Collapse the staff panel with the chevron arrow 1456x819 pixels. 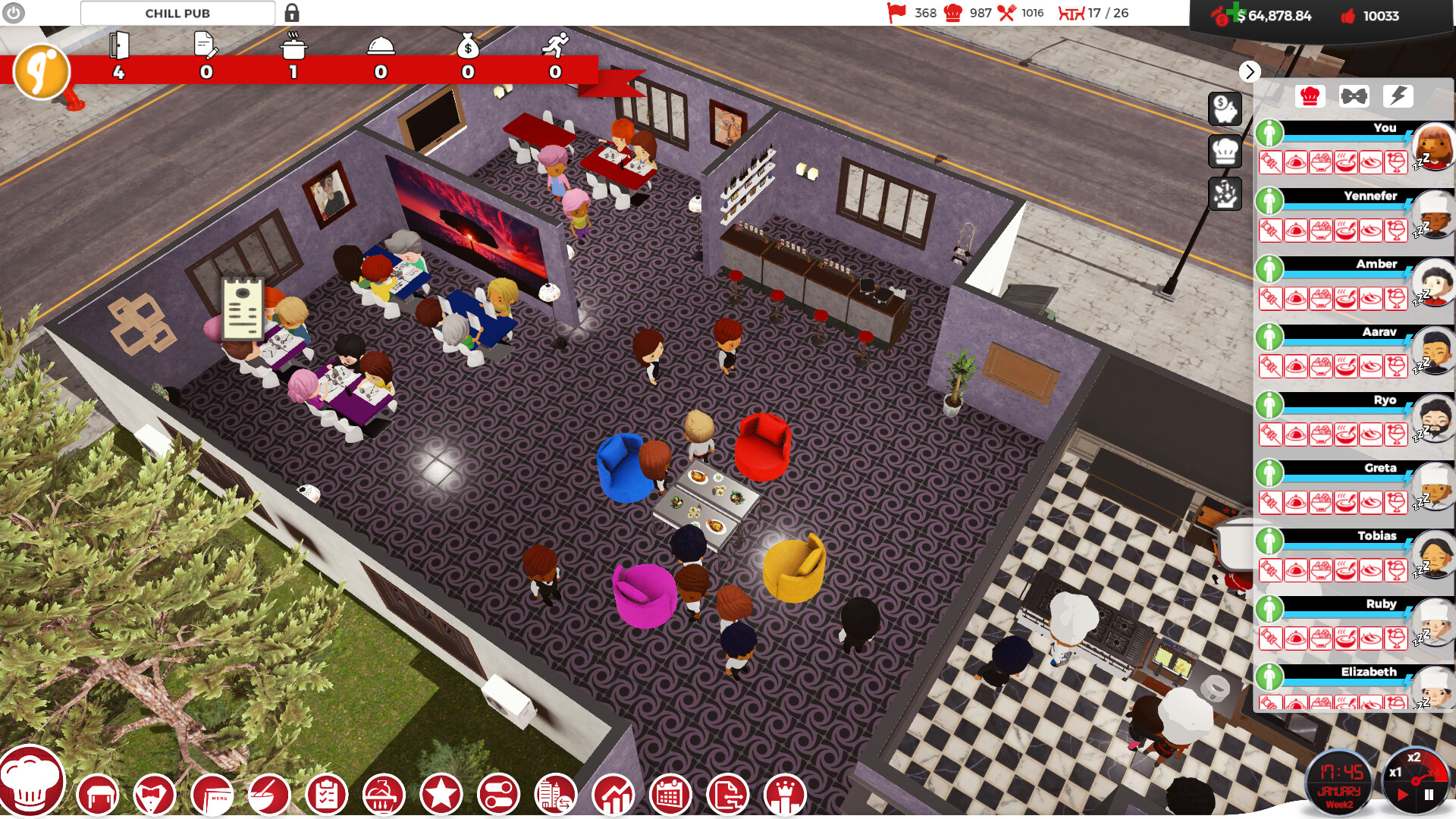1250,72
